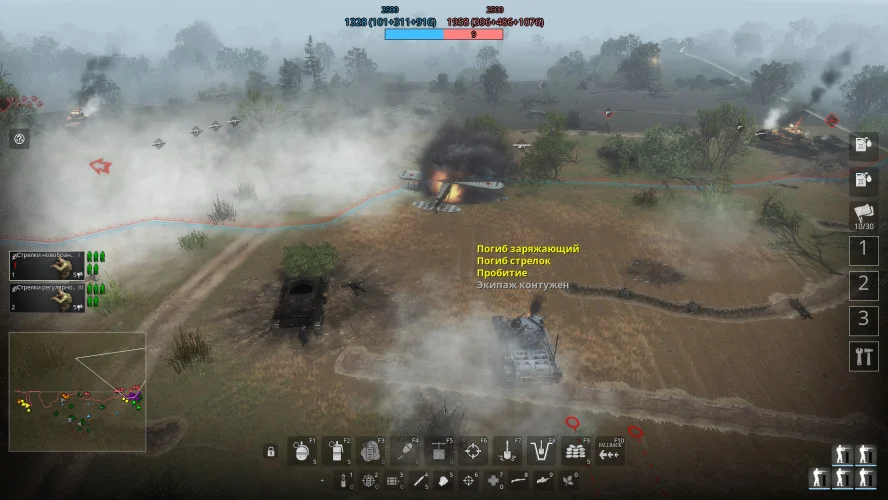Pick the fist melee icon in slot 5
Screen dimensions: 888x500
tap(444, 481)
